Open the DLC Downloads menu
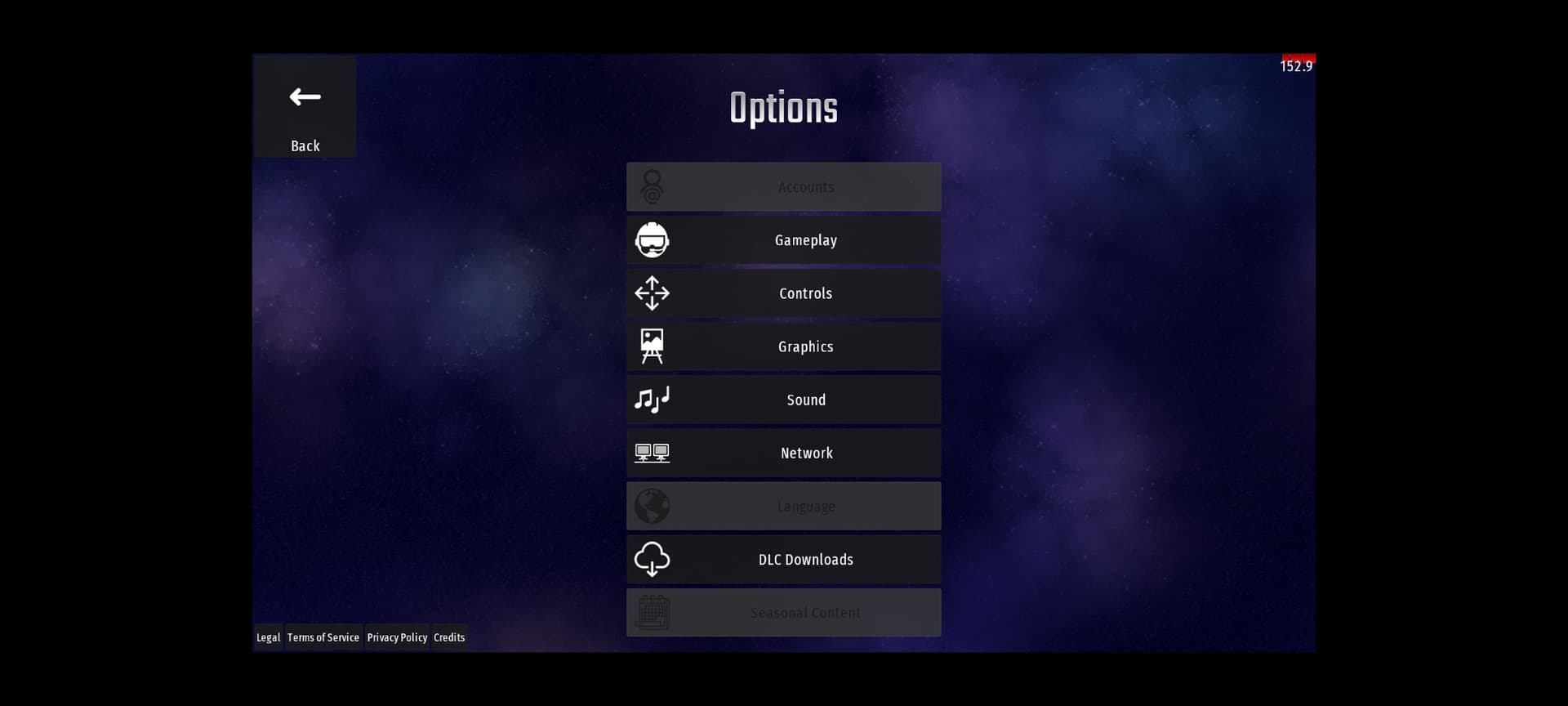The width and height of the screenshot is (1568, 706). pos(783,560)
